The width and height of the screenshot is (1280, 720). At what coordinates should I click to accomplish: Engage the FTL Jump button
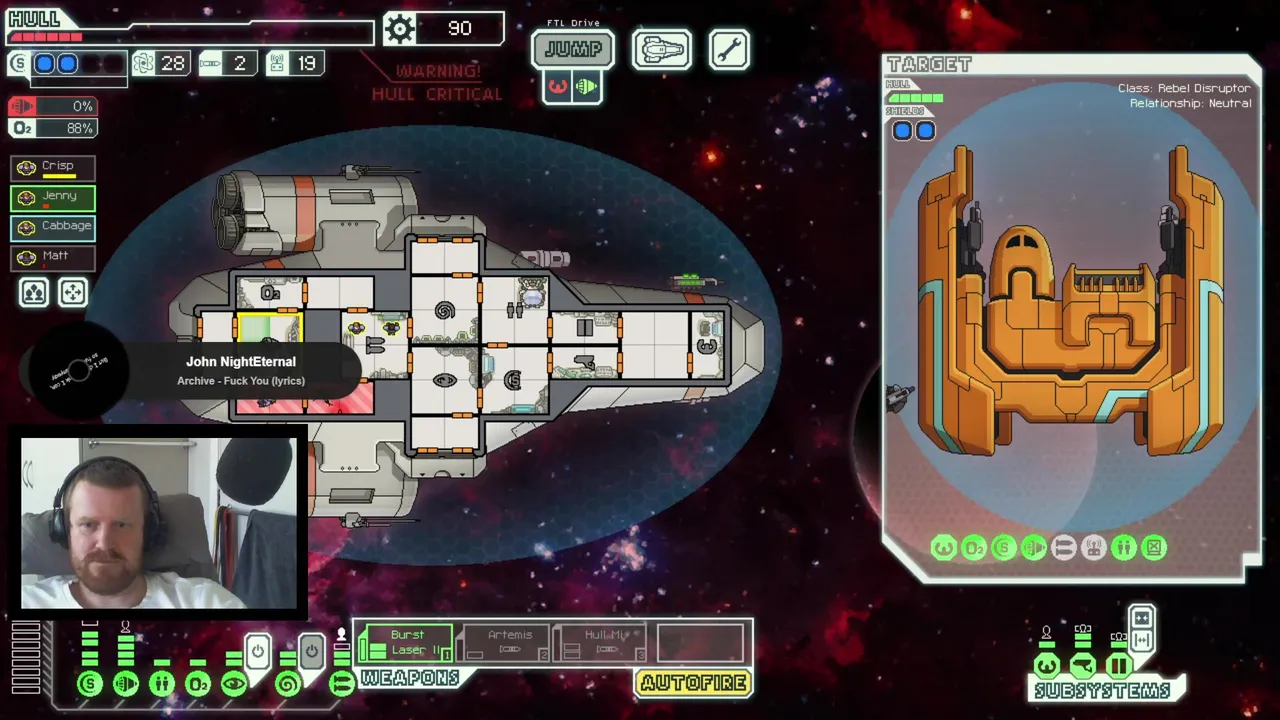point(572,49)
